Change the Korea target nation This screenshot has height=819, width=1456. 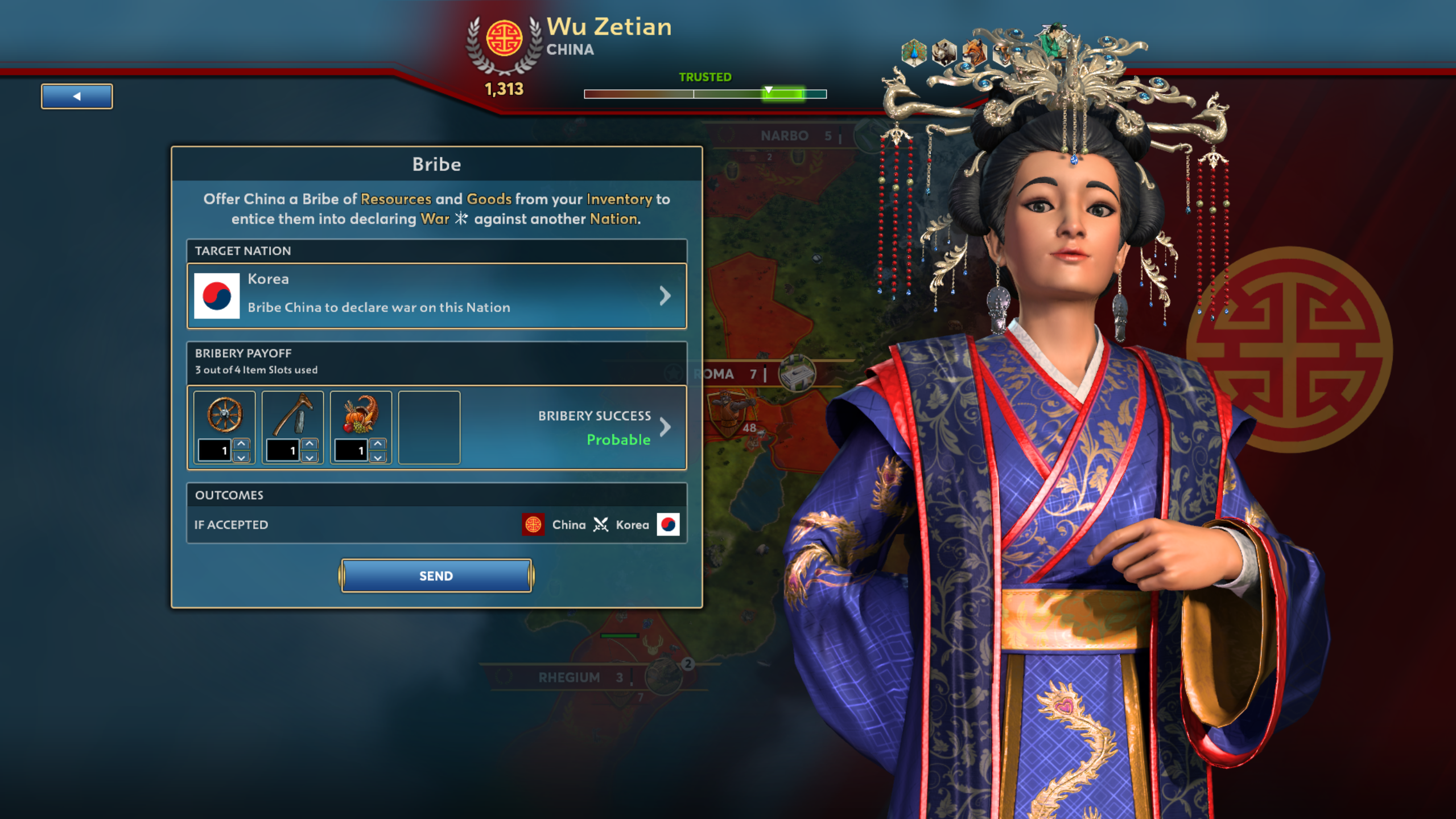[x=436, y=295]
